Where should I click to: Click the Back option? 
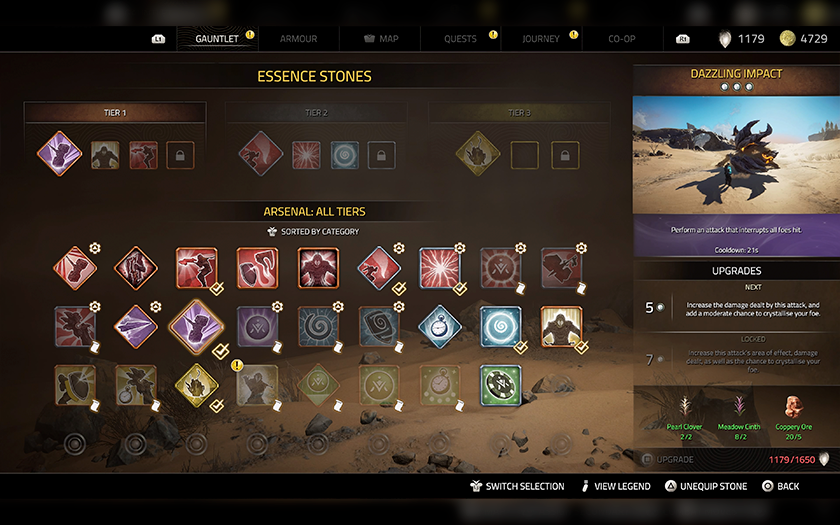pyautogui.click(x=781, y=486)
